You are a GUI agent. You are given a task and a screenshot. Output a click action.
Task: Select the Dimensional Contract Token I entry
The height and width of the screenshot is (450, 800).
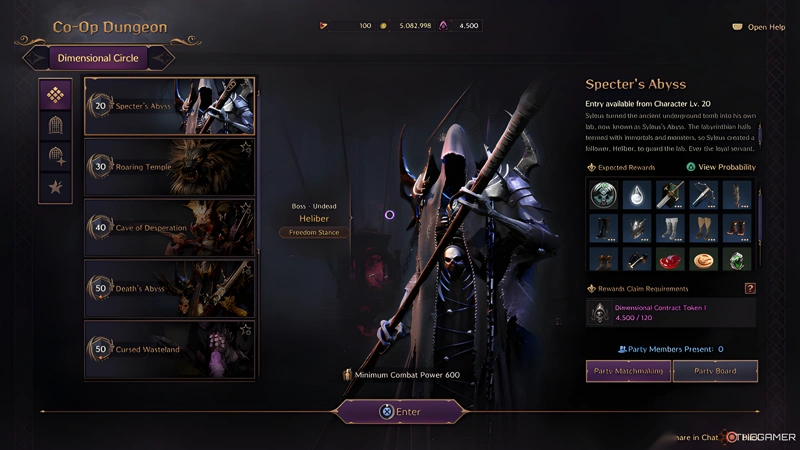point(671,313)
